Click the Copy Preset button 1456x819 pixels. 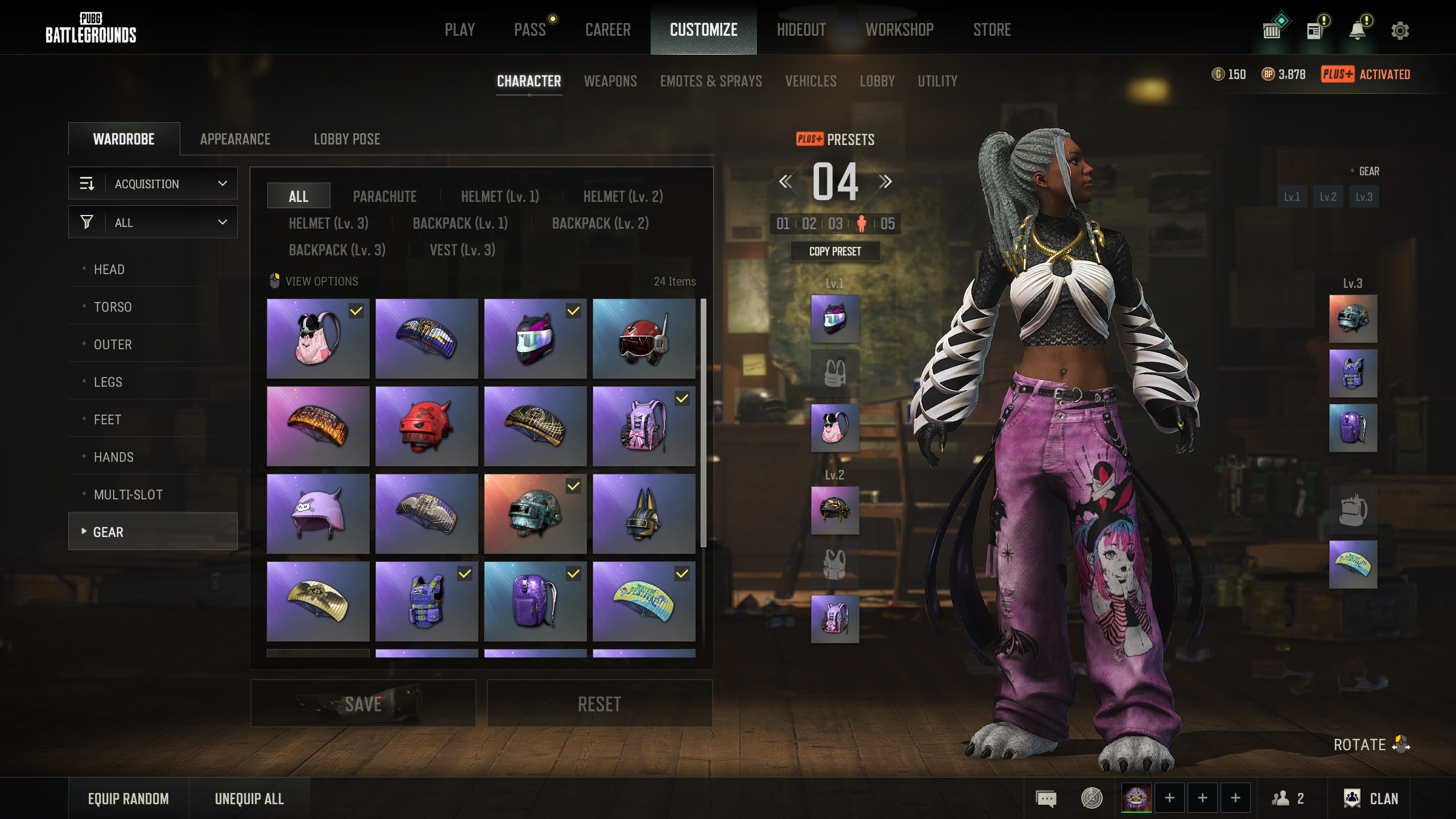(835, 251)
